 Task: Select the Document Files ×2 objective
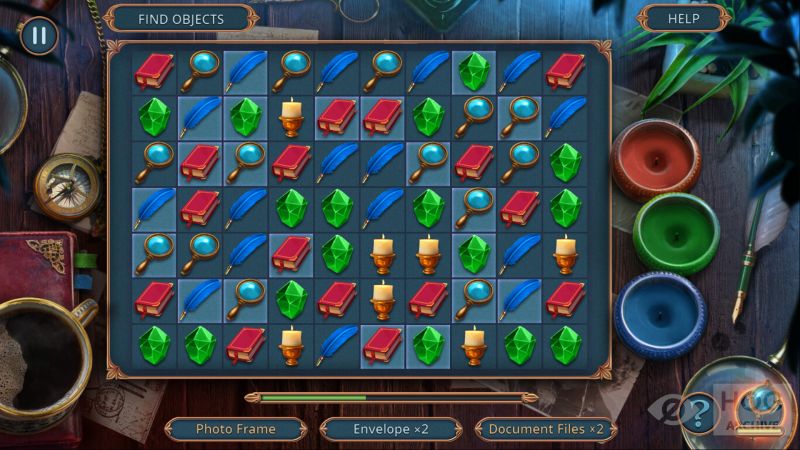coord(545,429)
